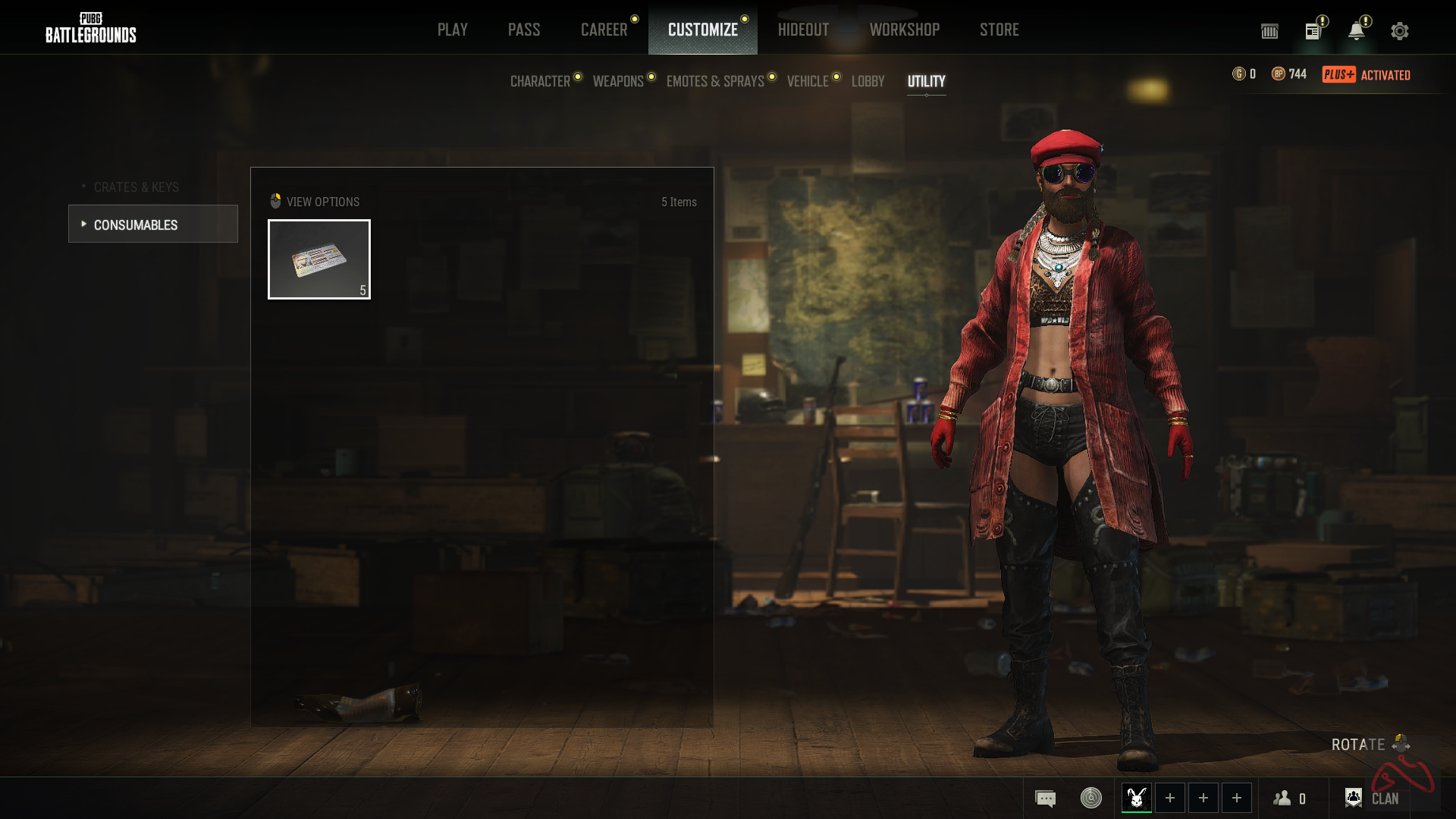Open the EMOTES & SPRAYS tab
Screen dimensions: 1456x819
coord(715,81)
